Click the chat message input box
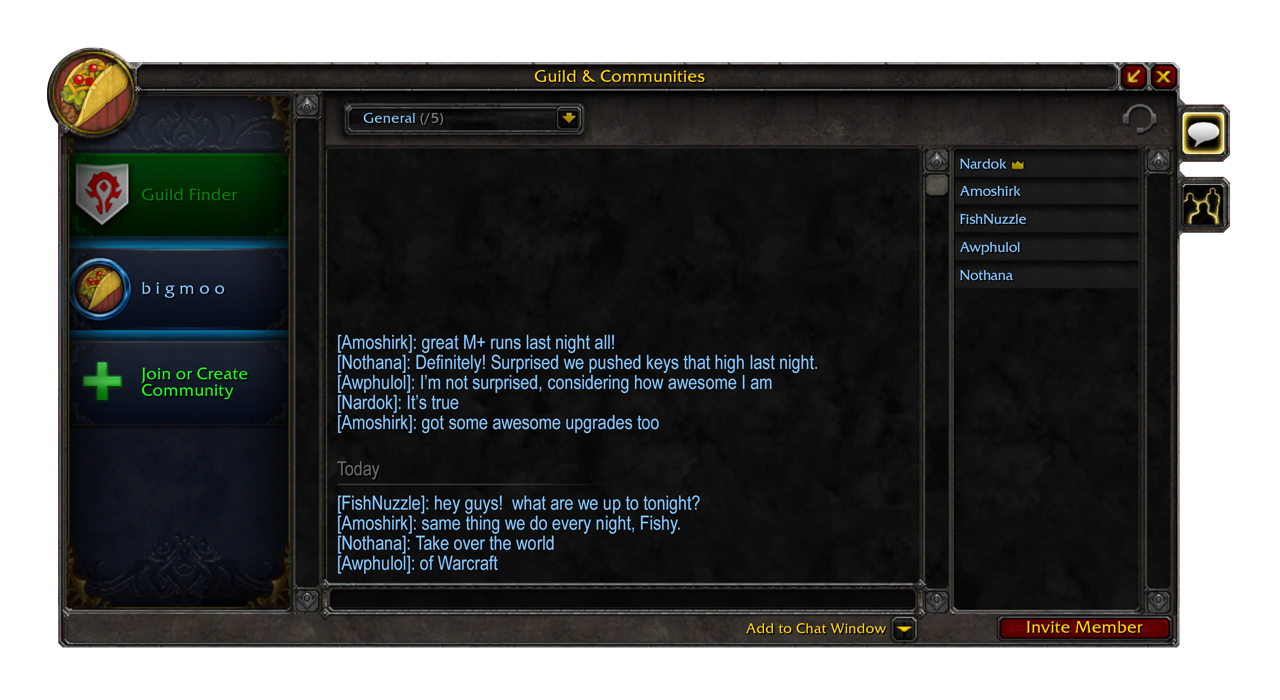The image size is (1280, 700). [620, 599]
